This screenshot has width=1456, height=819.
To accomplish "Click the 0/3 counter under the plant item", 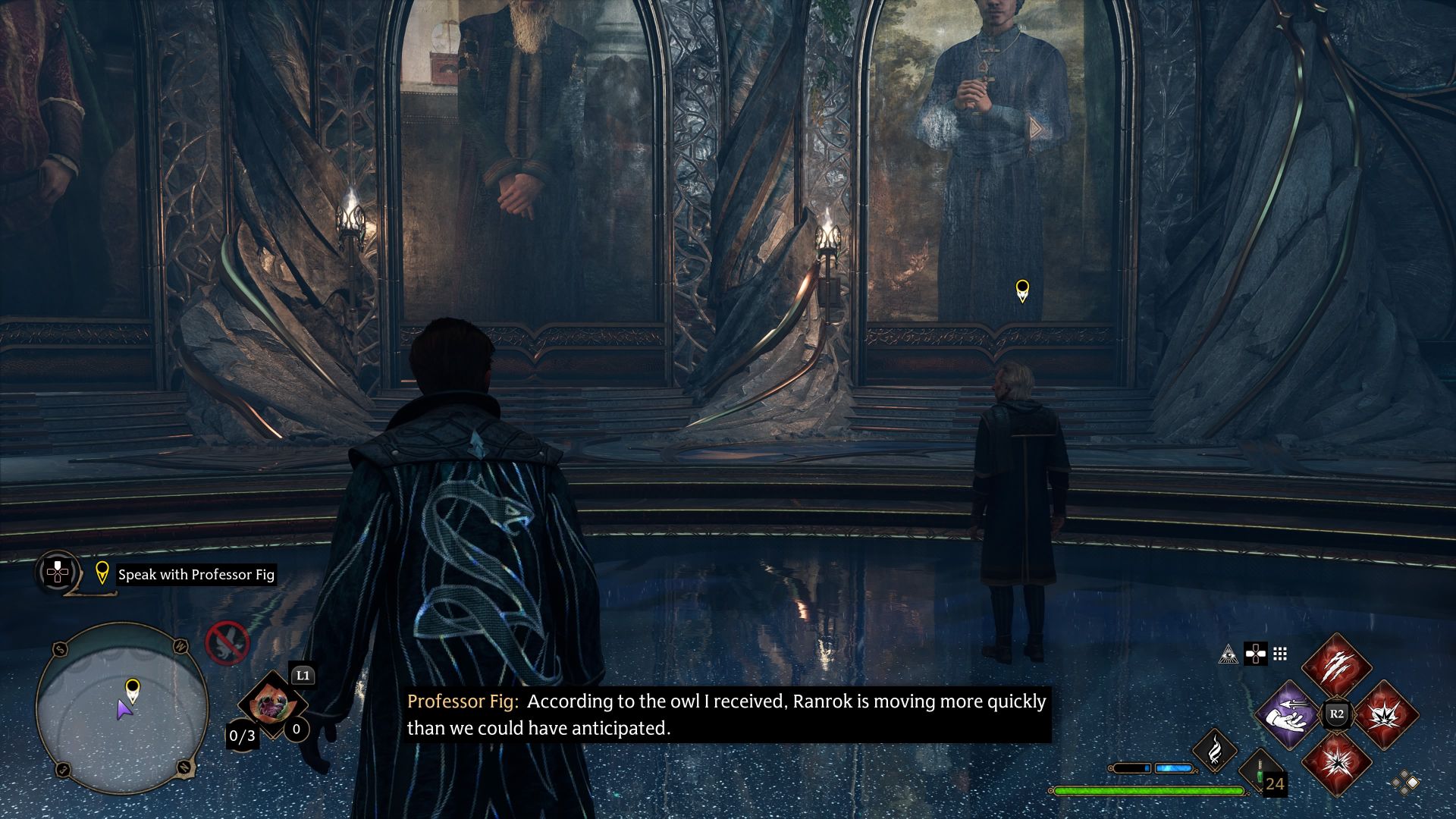I will pyautogui.click(x=243, y=735).
